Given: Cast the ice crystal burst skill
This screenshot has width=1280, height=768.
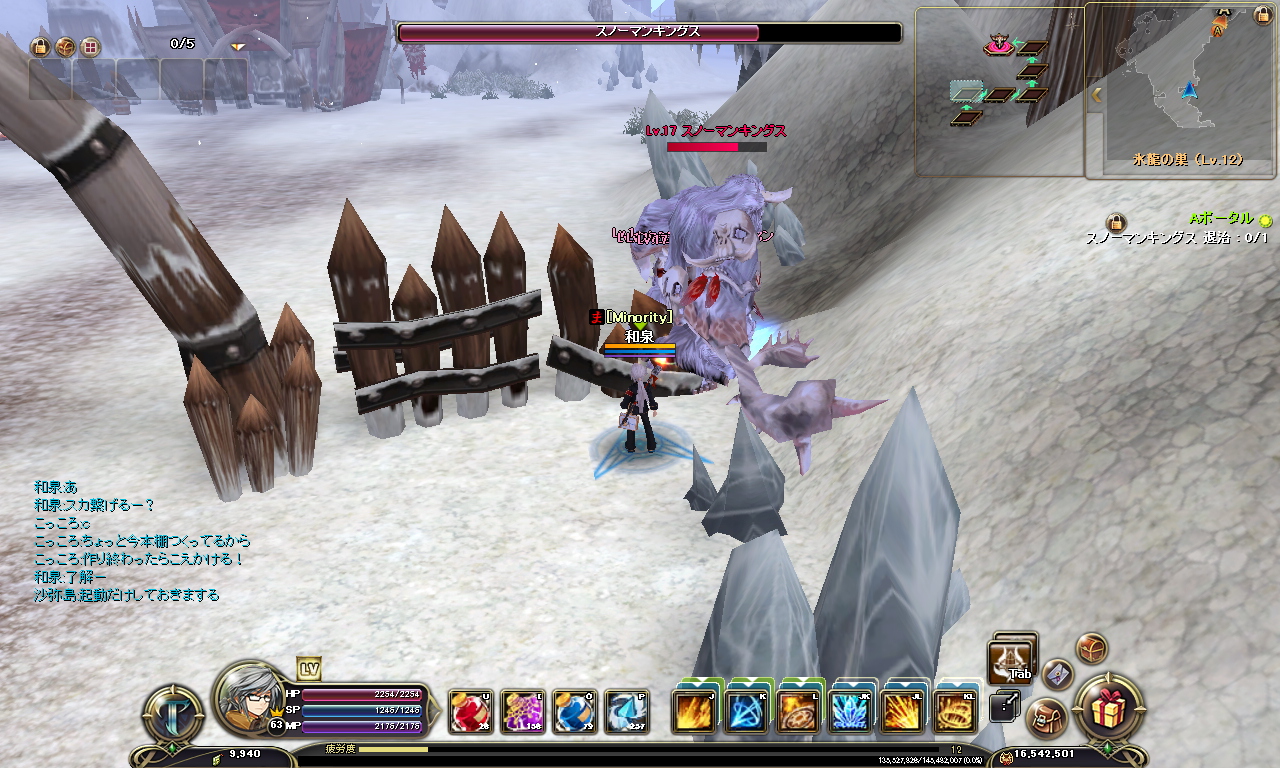Looking at the screenshot, I should click(850, 712).
